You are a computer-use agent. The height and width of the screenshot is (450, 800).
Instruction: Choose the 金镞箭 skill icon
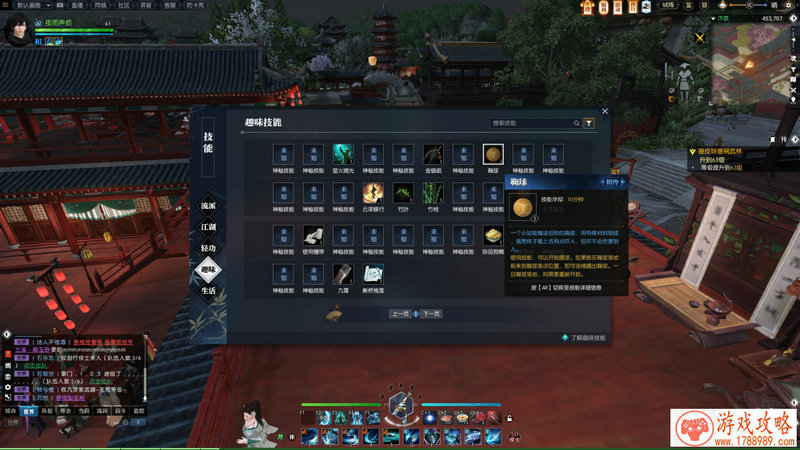tap(433, 154)
